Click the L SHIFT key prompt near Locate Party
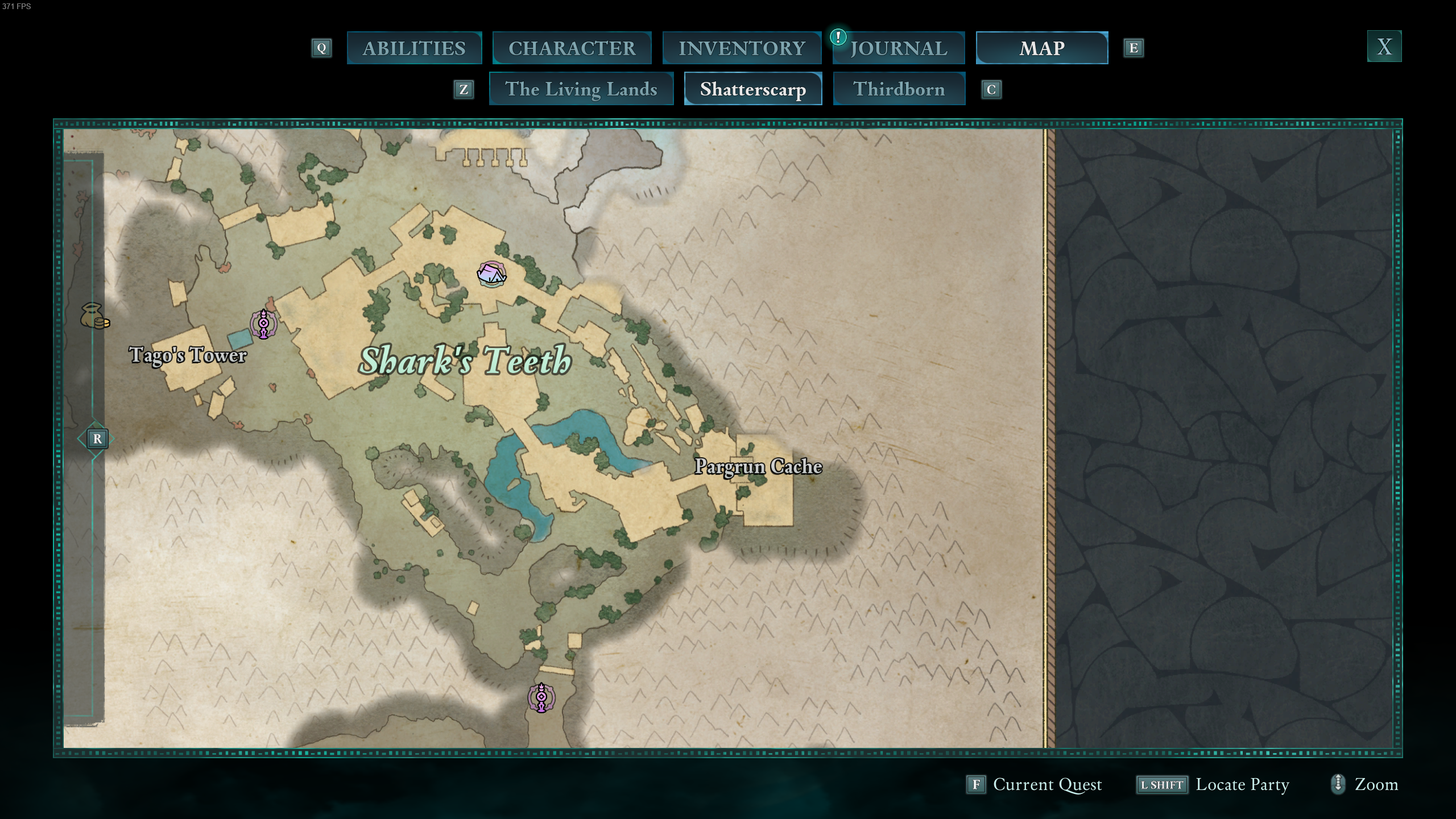This screenshot has width=1456, height=819. coord(1162,785)
